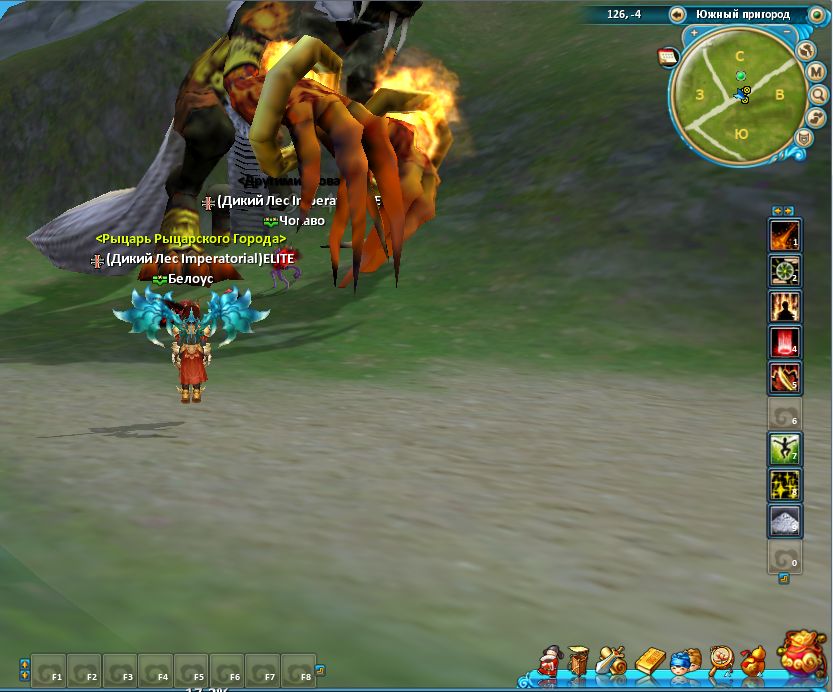
Task: Open the character menu with the red-robed figure
Action: (x=548, y=661)
